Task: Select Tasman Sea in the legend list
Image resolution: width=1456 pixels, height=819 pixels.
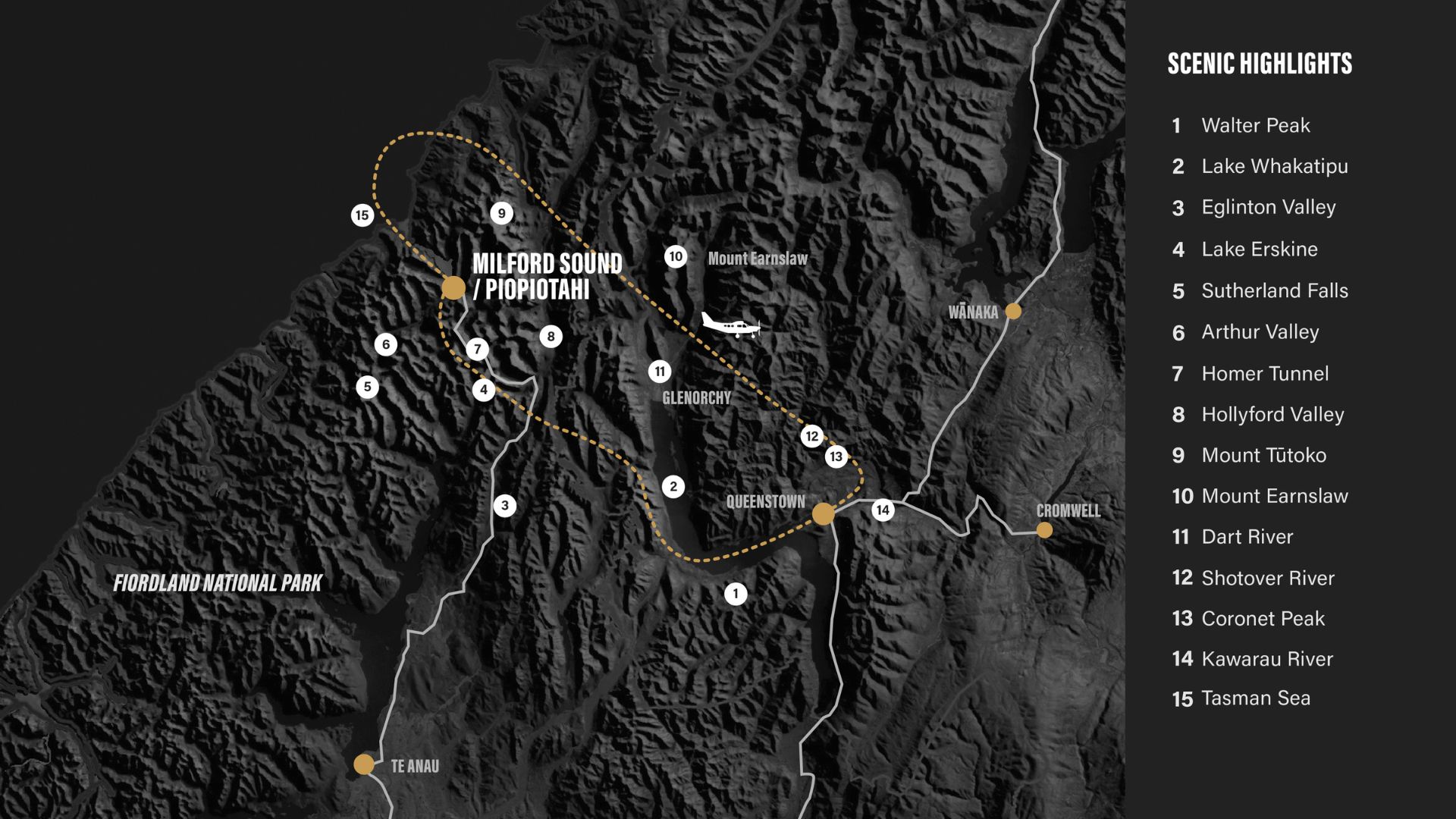Action: 1255,698
